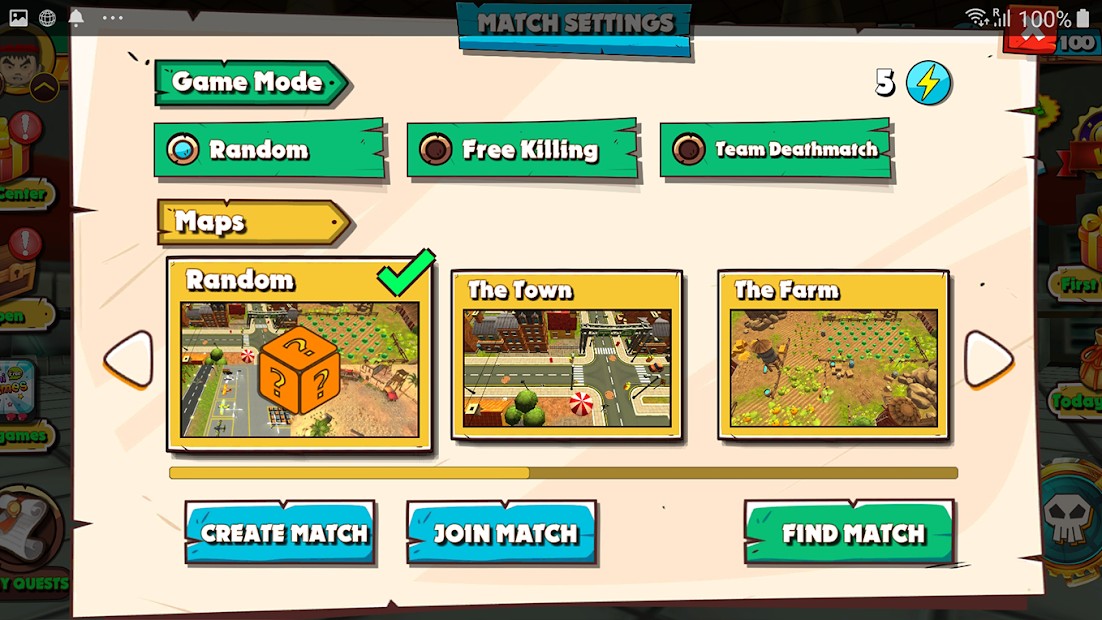The height and width of the screenshot is (620, 1102).
Task: Show previous maps with the left arrow
Action: (x=129, y=360)
